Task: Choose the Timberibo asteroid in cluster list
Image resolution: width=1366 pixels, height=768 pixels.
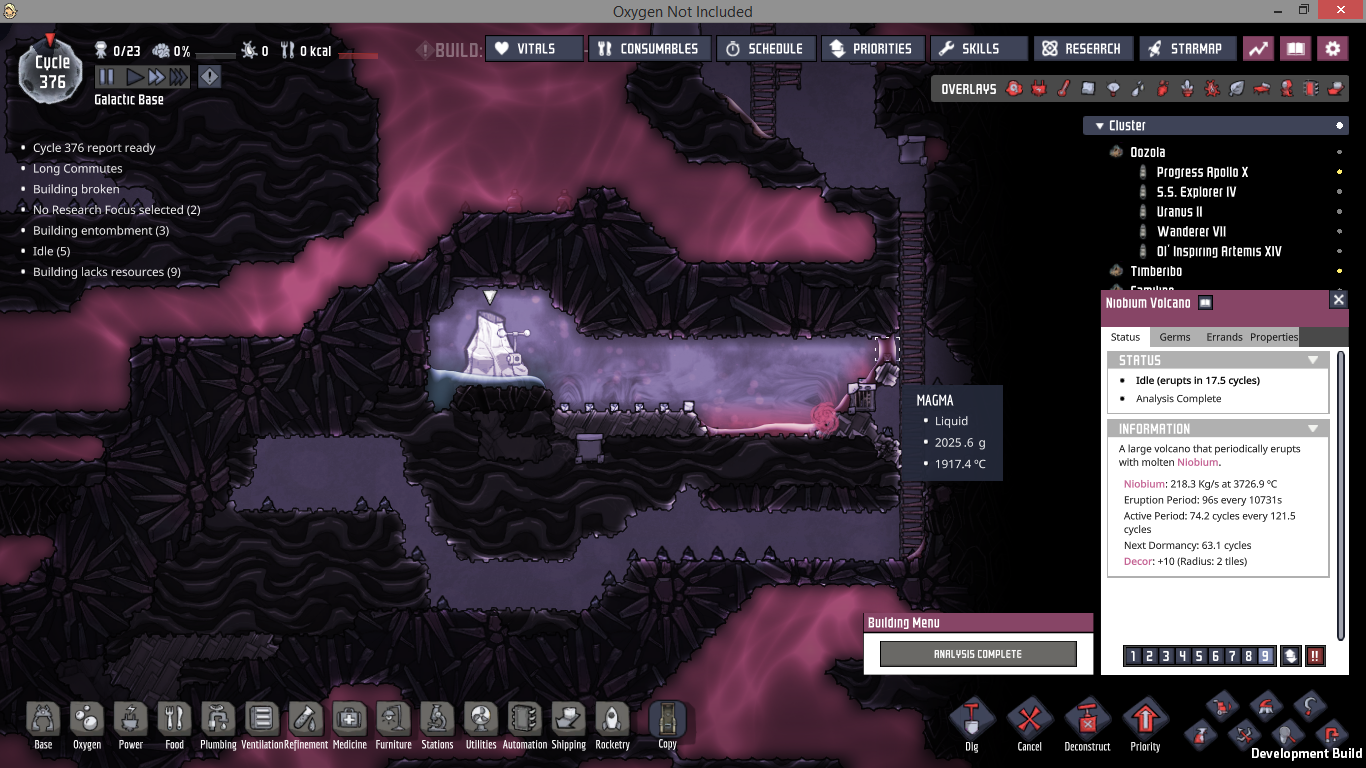Action: pyautogui.click(x=1156, y=271)
